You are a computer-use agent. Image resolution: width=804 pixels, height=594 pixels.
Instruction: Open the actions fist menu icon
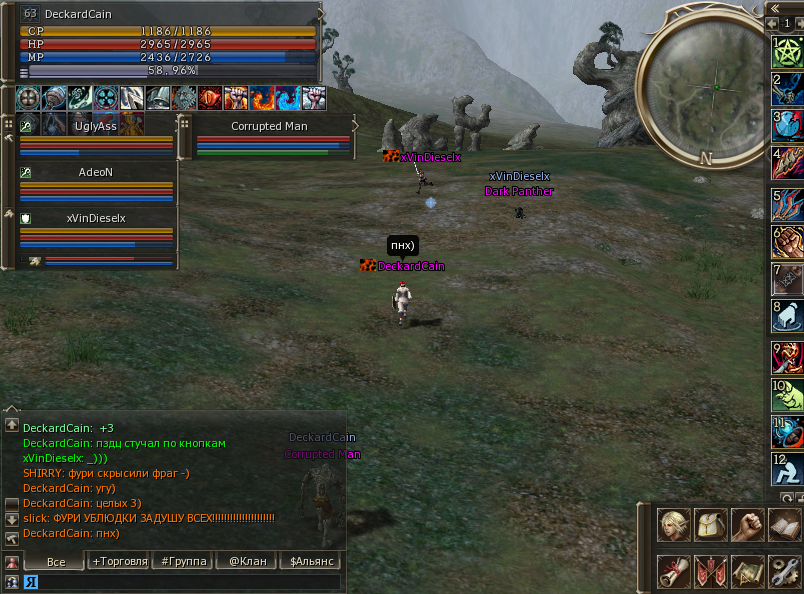point(747,524)
